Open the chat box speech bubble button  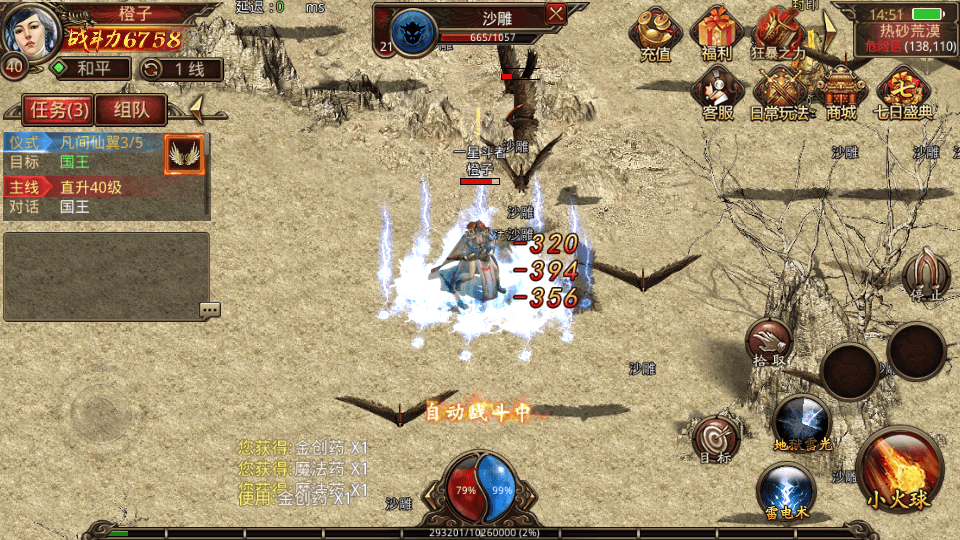[209, 310]
